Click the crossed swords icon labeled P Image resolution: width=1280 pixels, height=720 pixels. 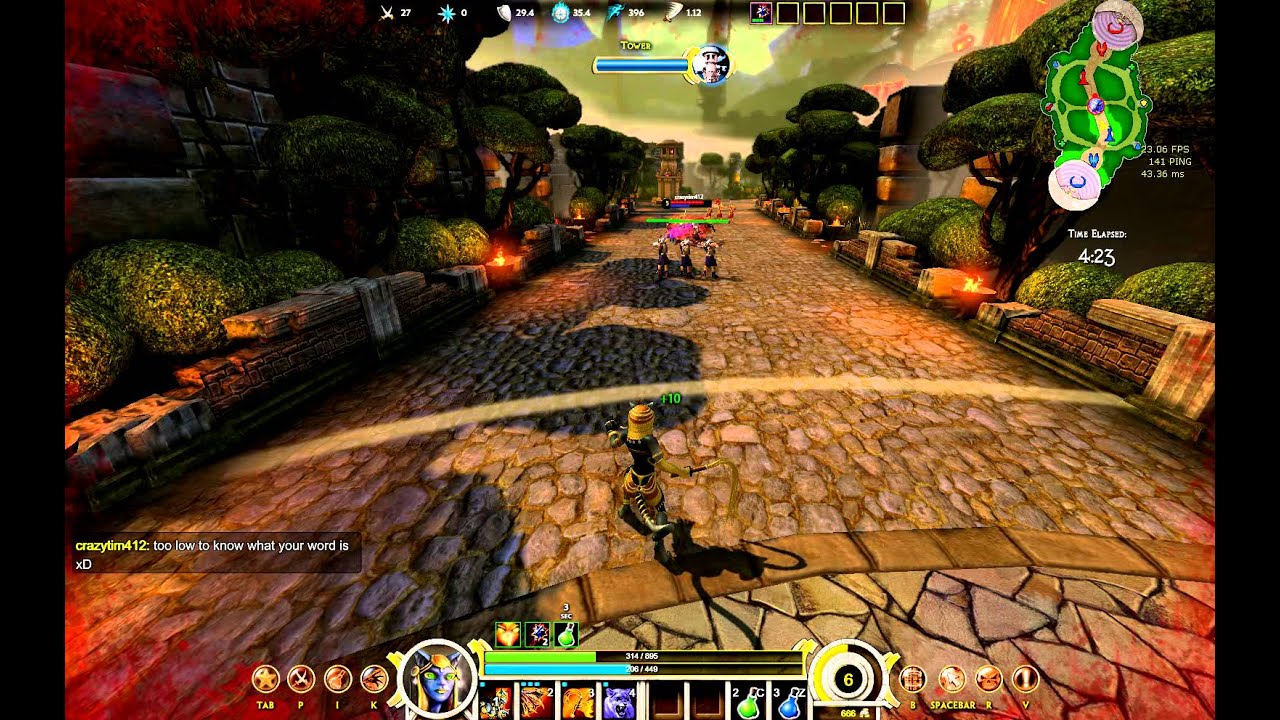301,680
